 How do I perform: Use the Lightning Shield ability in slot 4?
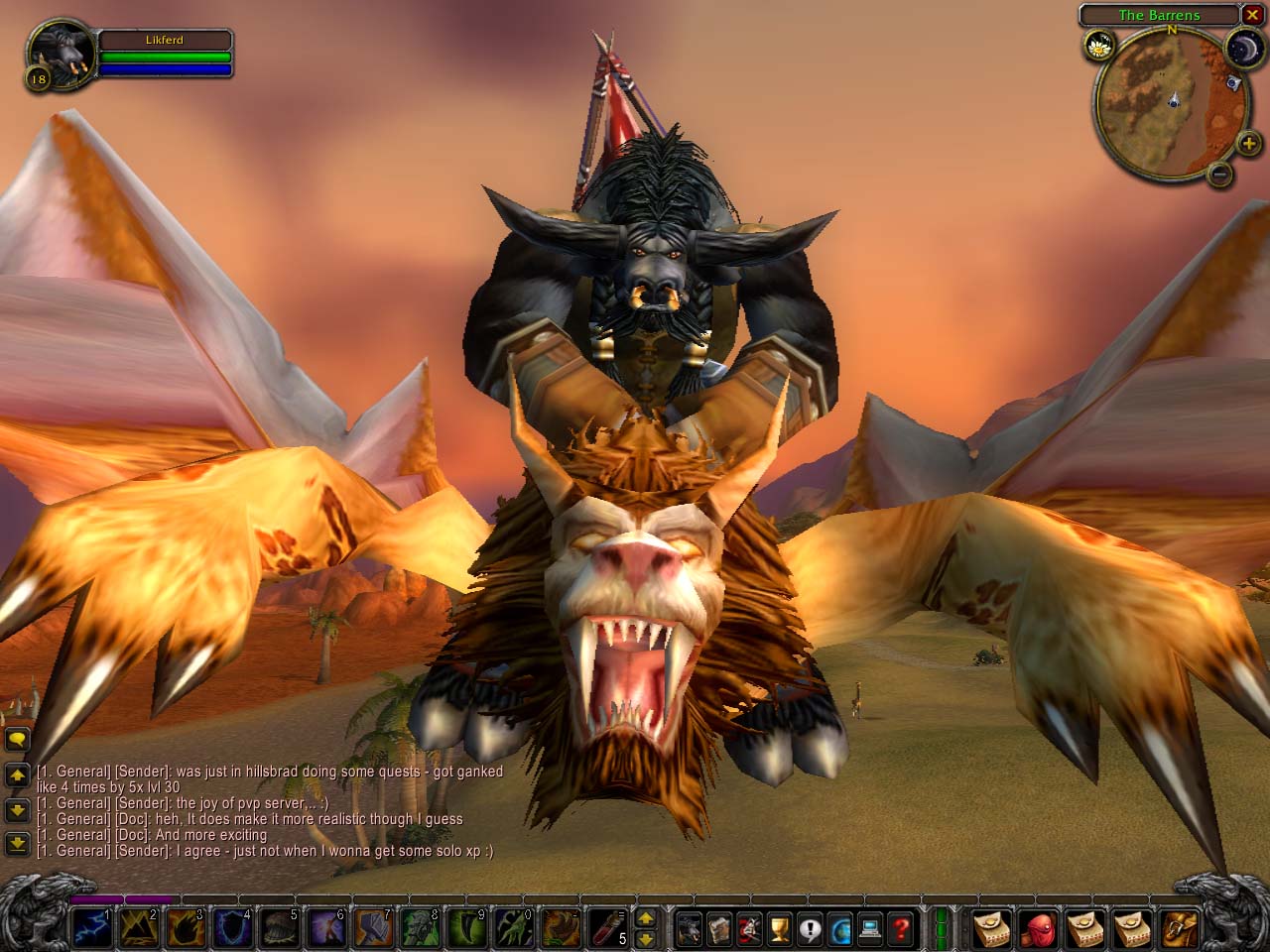tap(232, 929)
